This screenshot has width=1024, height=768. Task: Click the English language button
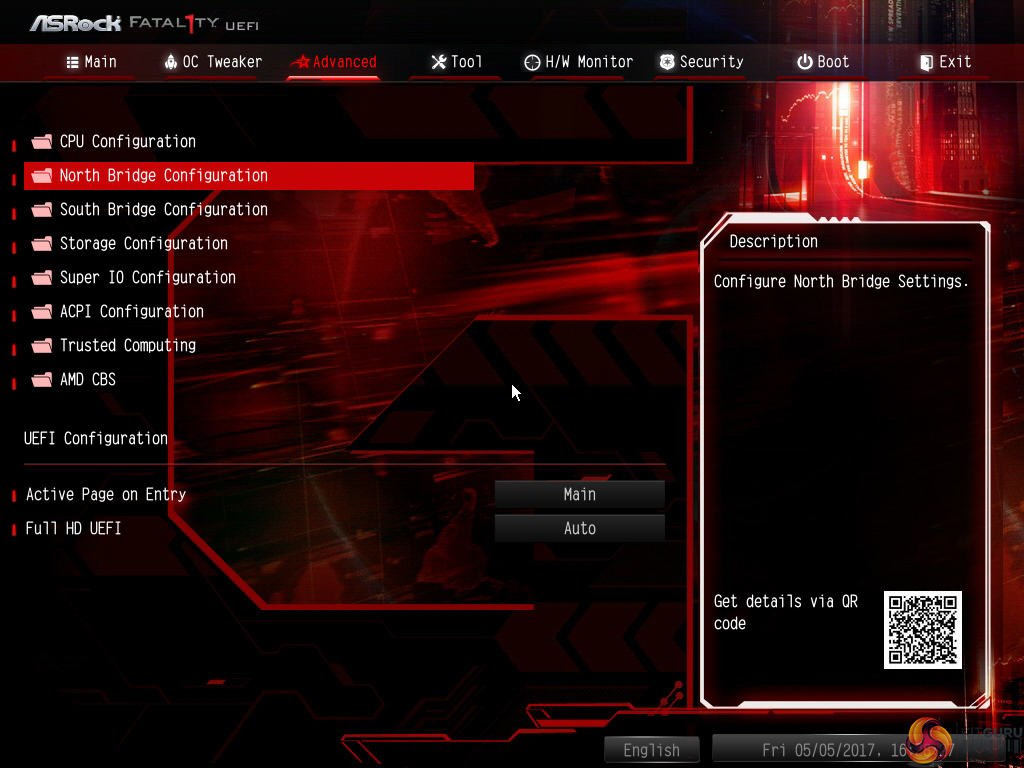coord(651,750)
